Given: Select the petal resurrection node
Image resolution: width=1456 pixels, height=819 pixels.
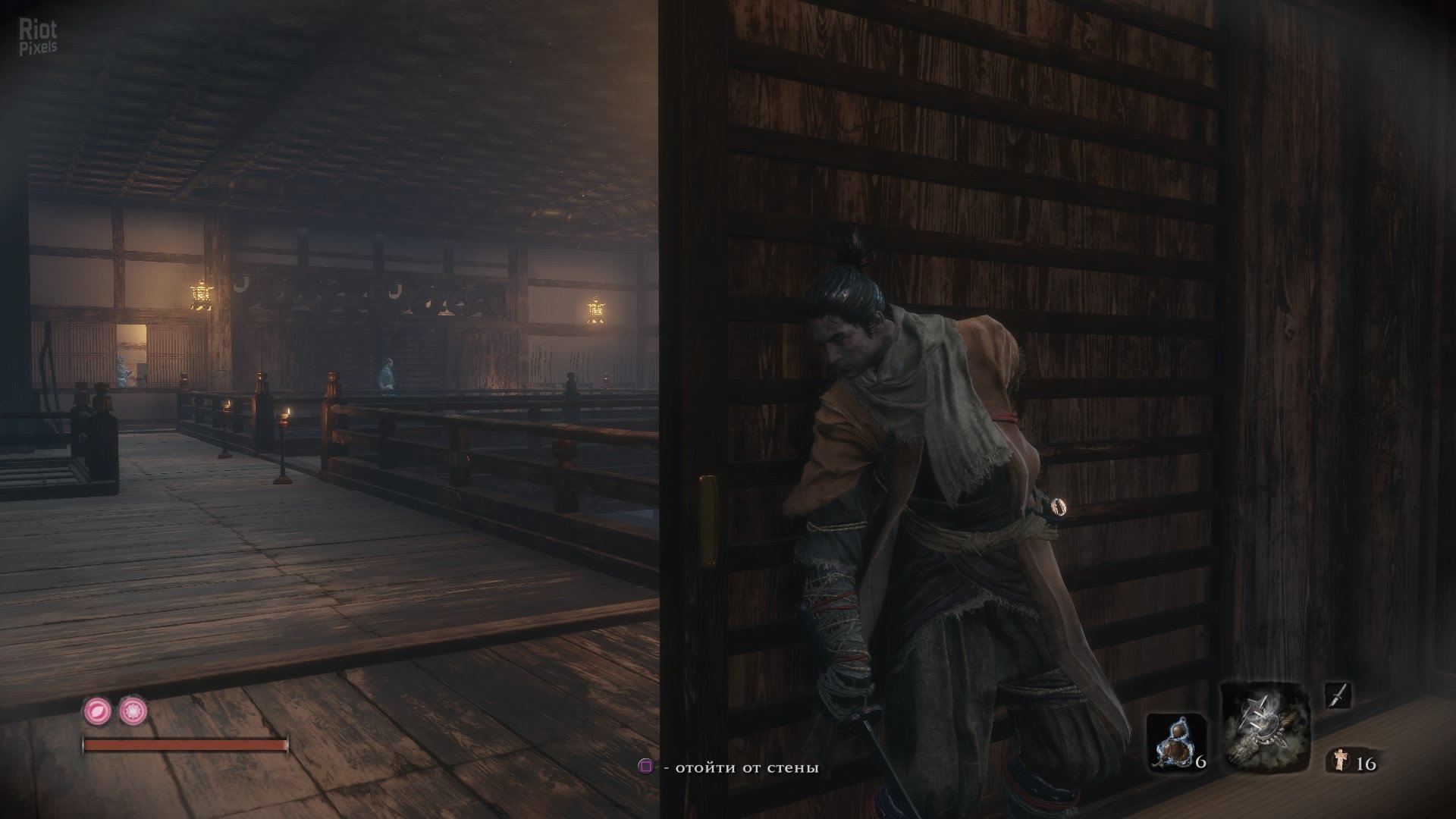Looking at the screenshot, I should pyautogui.click(x=97, y=711).
